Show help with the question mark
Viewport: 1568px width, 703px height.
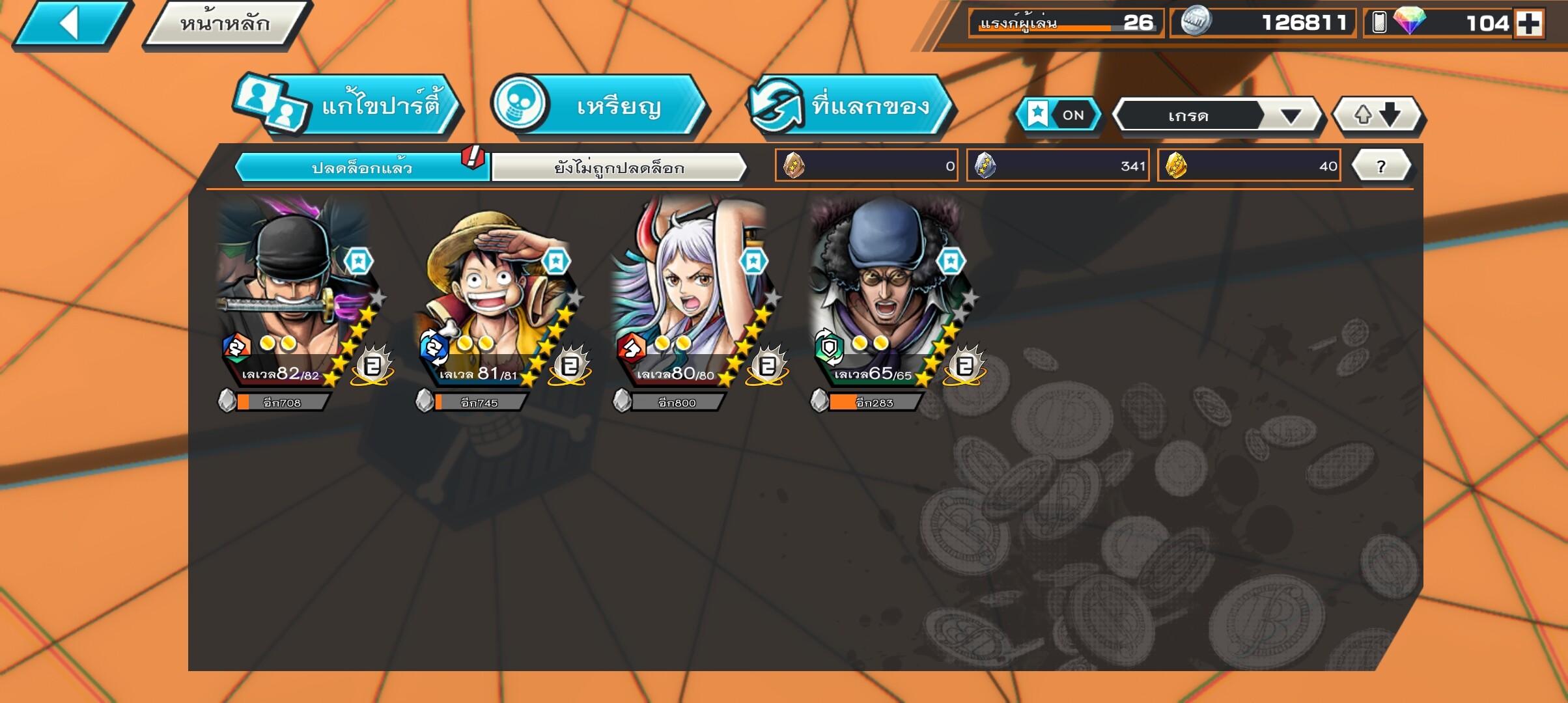pyautogui.click(x=1381, y=166)
